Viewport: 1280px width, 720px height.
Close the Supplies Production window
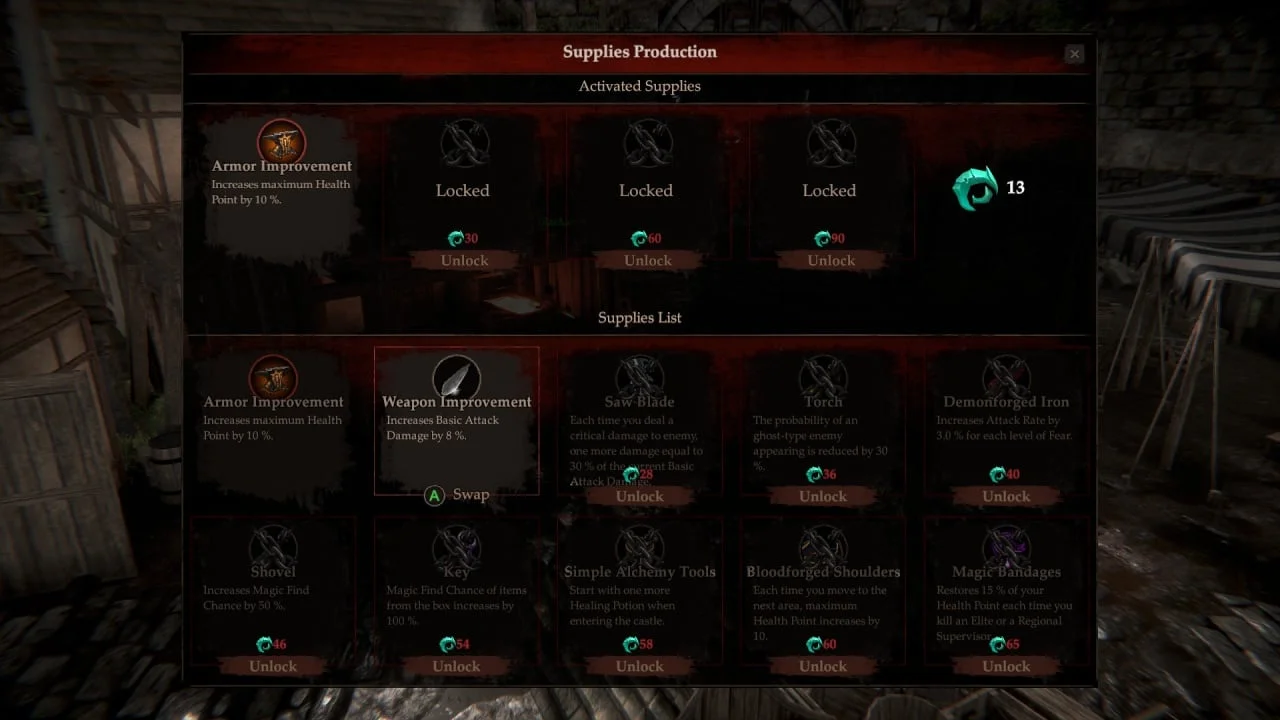(x=1074, y=54)
